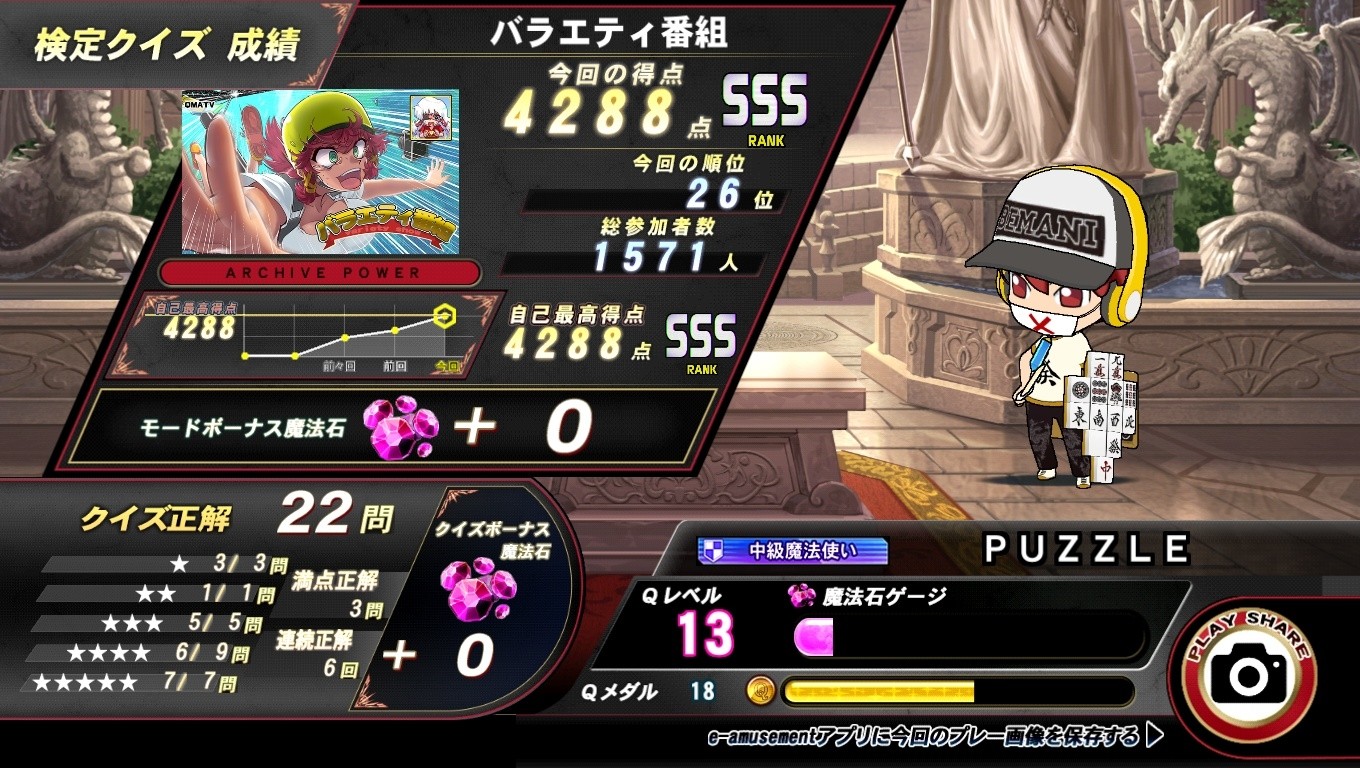The image size is (1360, 768).
Task: Open the Variety Show quiz thumbnail
Action: coord(320,171)
